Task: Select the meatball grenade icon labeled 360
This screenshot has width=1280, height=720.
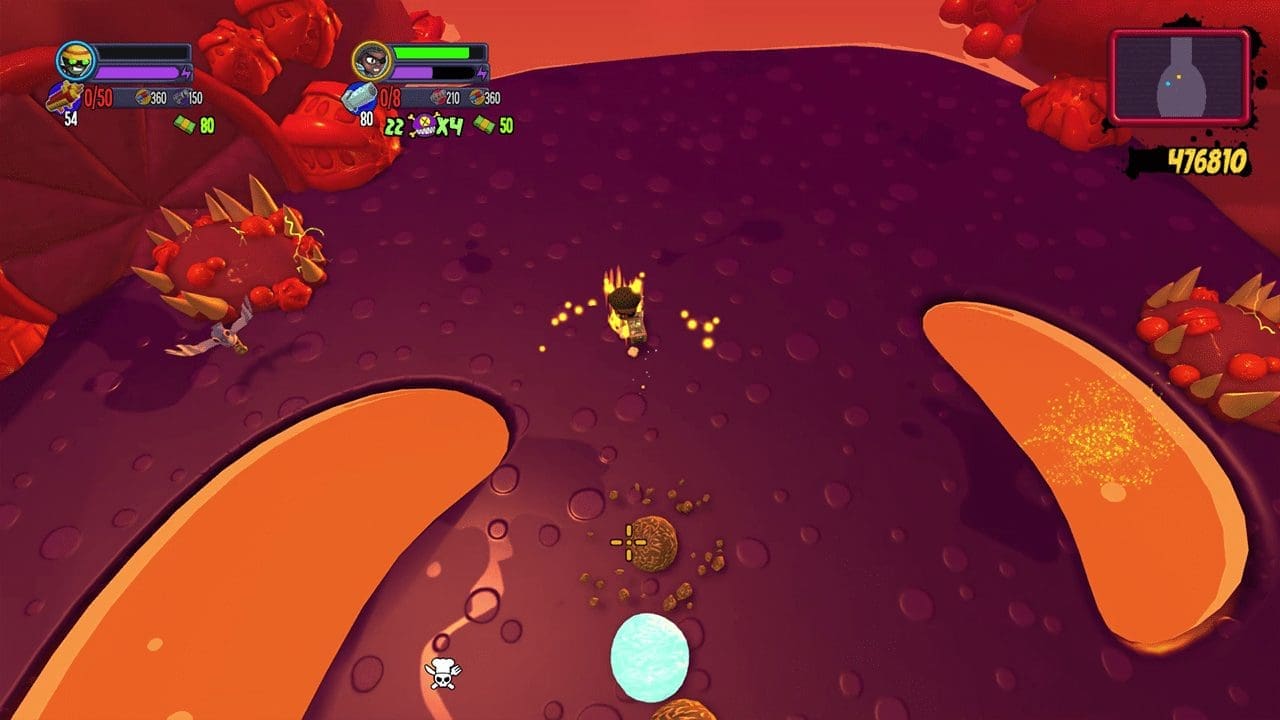Action: pos(145,97)
